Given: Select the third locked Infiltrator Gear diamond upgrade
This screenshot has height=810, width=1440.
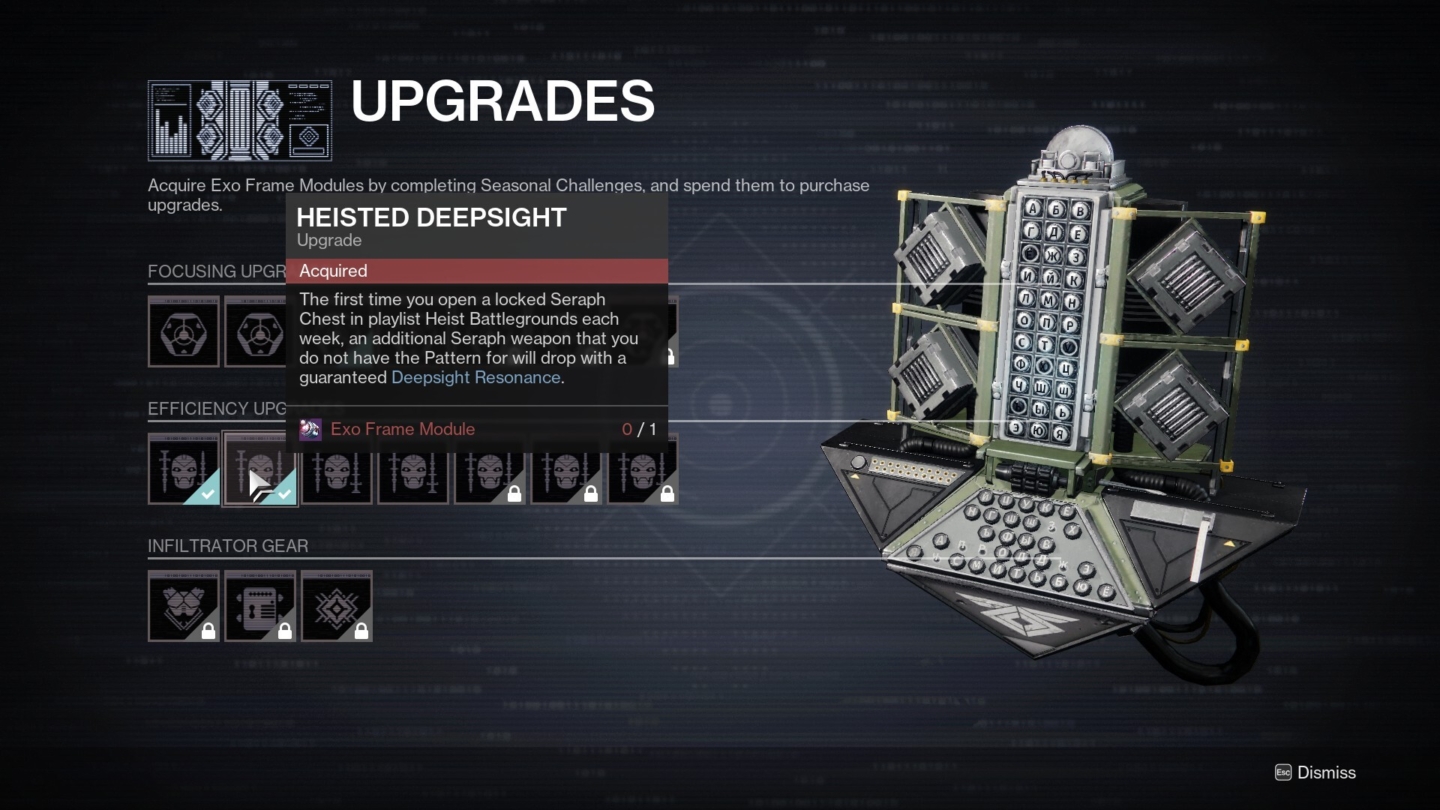Looking at the screenshot, I should click(x=337, y=606).
